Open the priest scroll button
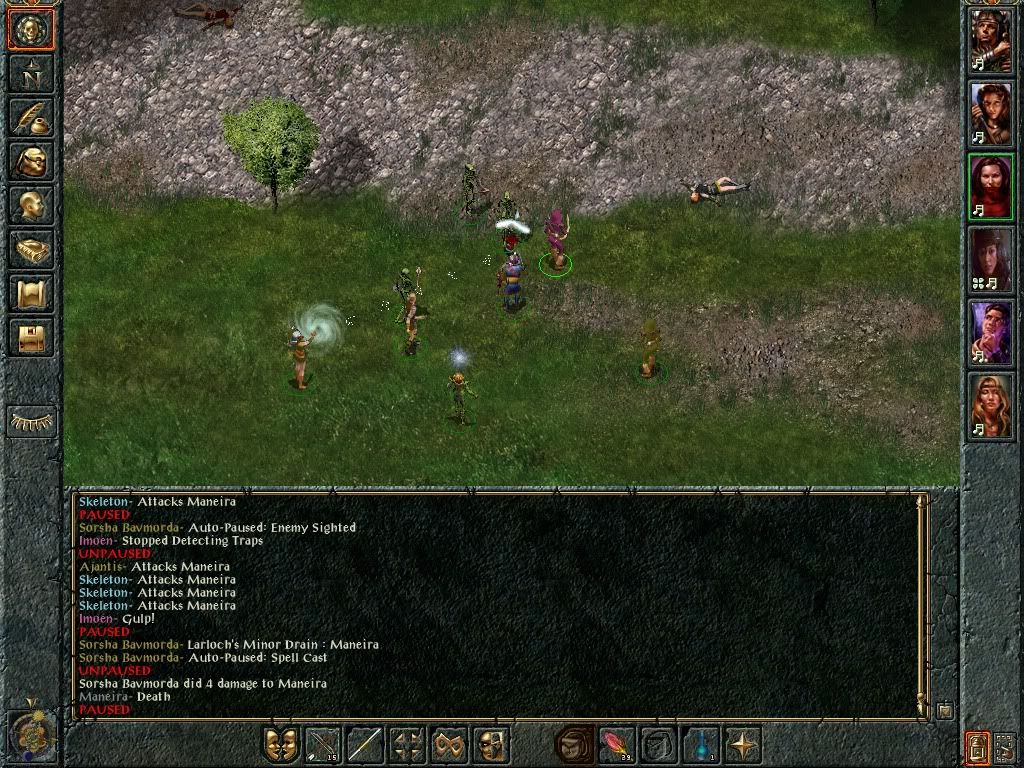 click(x=31, y=293)
